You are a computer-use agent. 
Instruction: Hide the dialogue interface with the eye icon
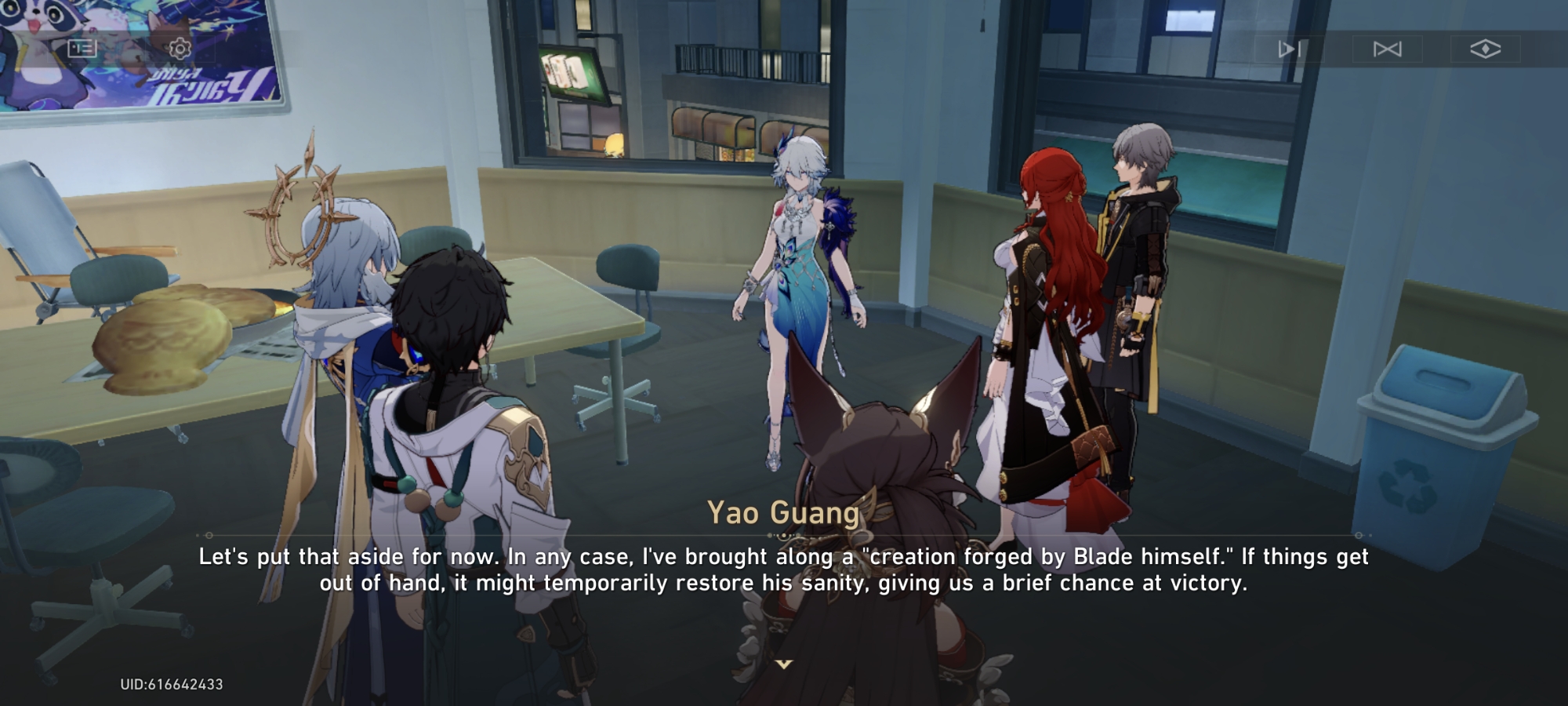1485,49
